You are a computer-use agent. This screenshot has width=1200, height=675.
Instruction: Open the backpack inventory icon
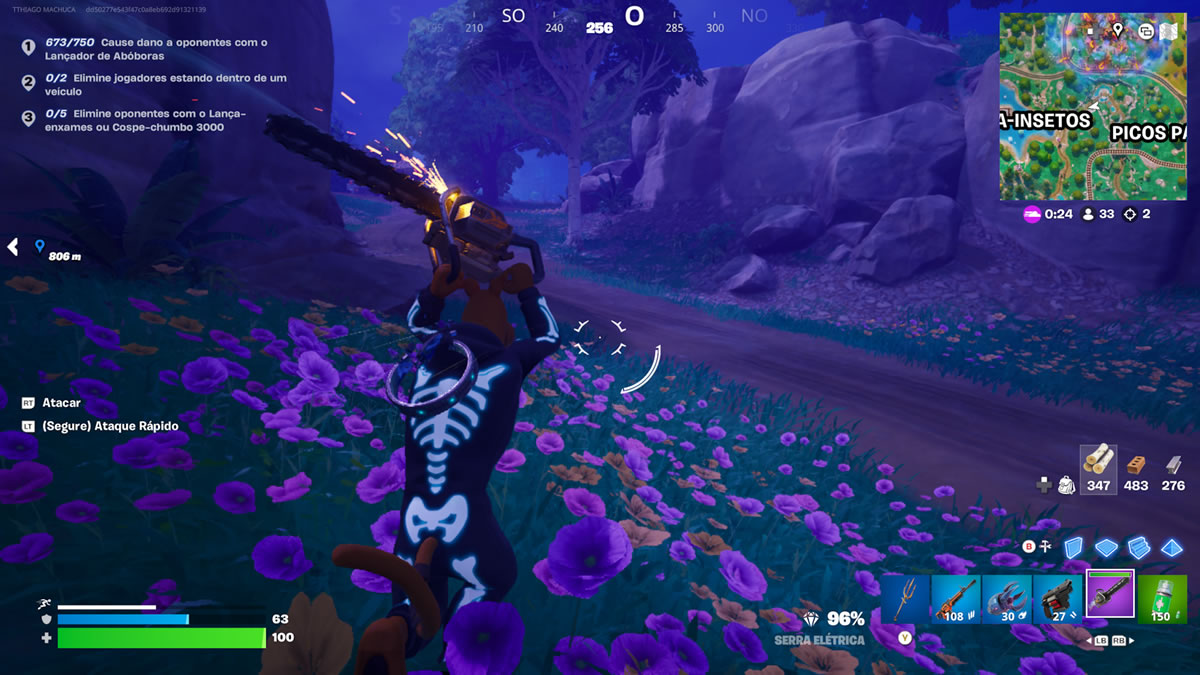1067,485
